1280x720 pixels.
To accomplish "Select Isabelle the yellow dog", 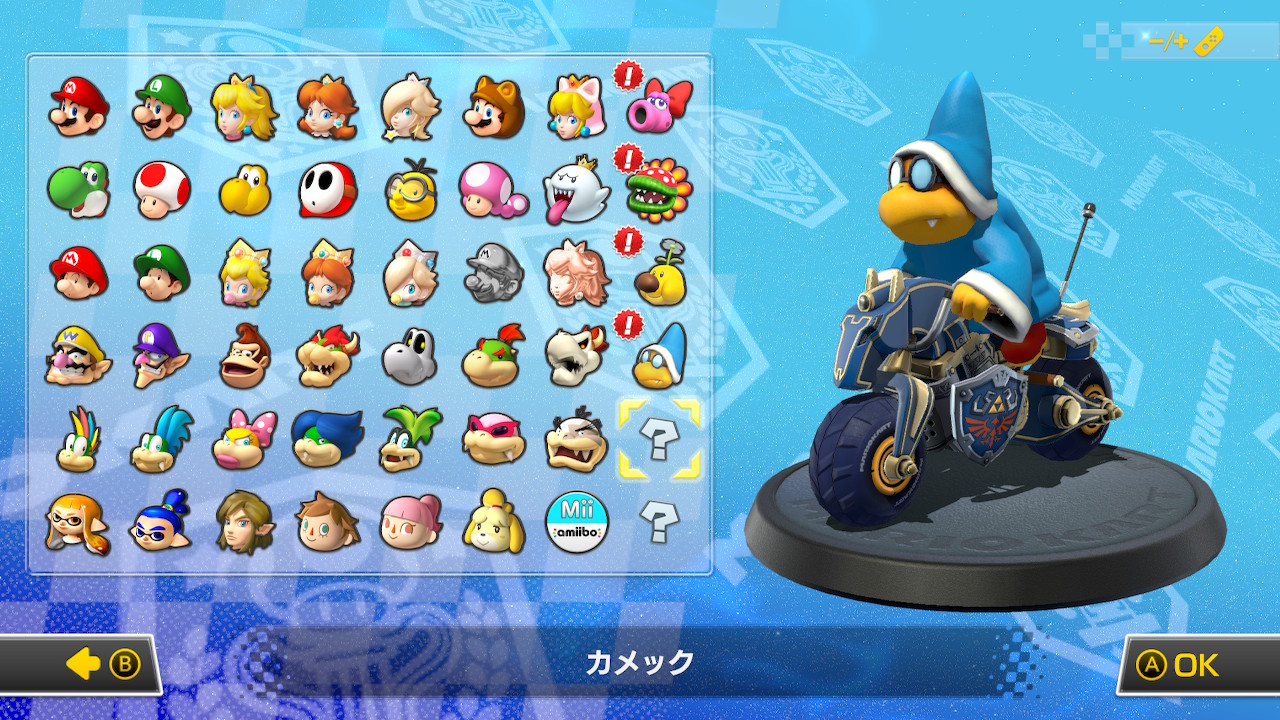I will click(493, 521).
